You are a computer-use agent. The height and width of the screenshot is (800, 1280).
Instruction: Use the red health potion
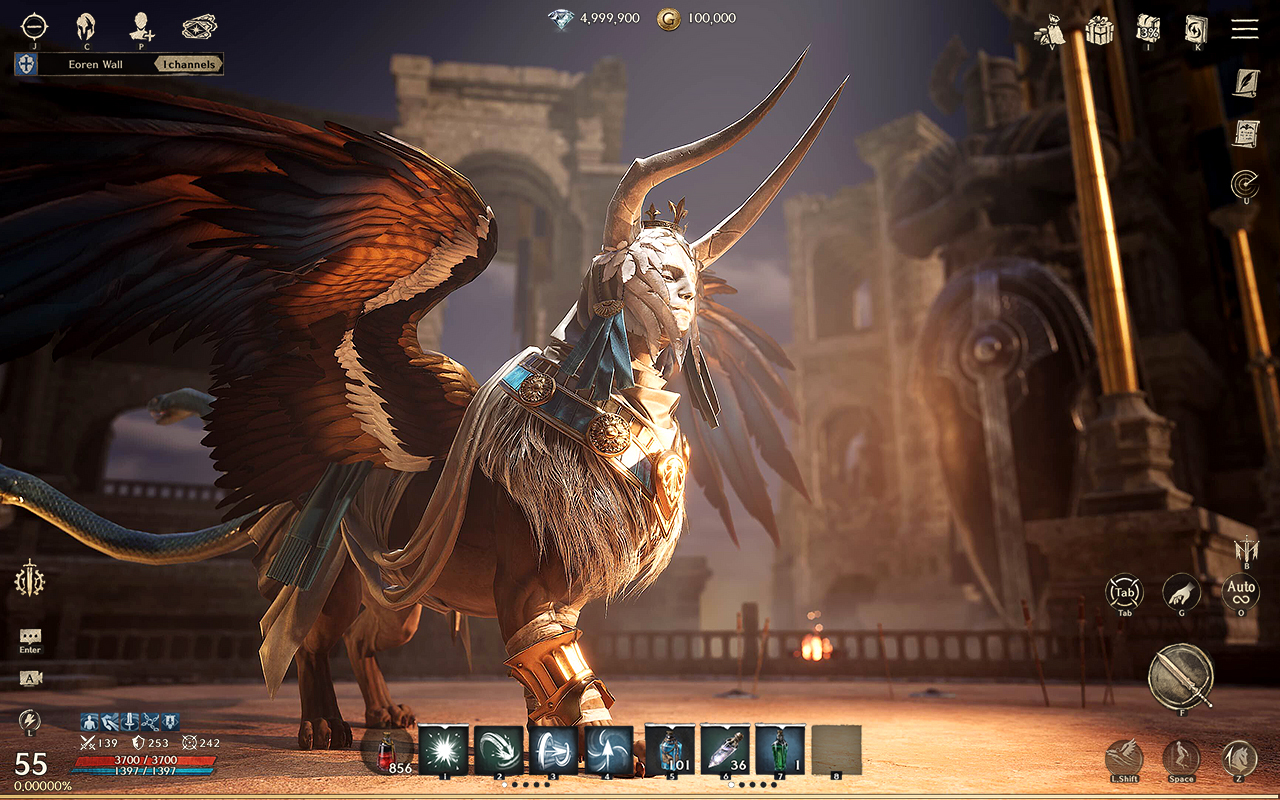(x=387, y=752)
